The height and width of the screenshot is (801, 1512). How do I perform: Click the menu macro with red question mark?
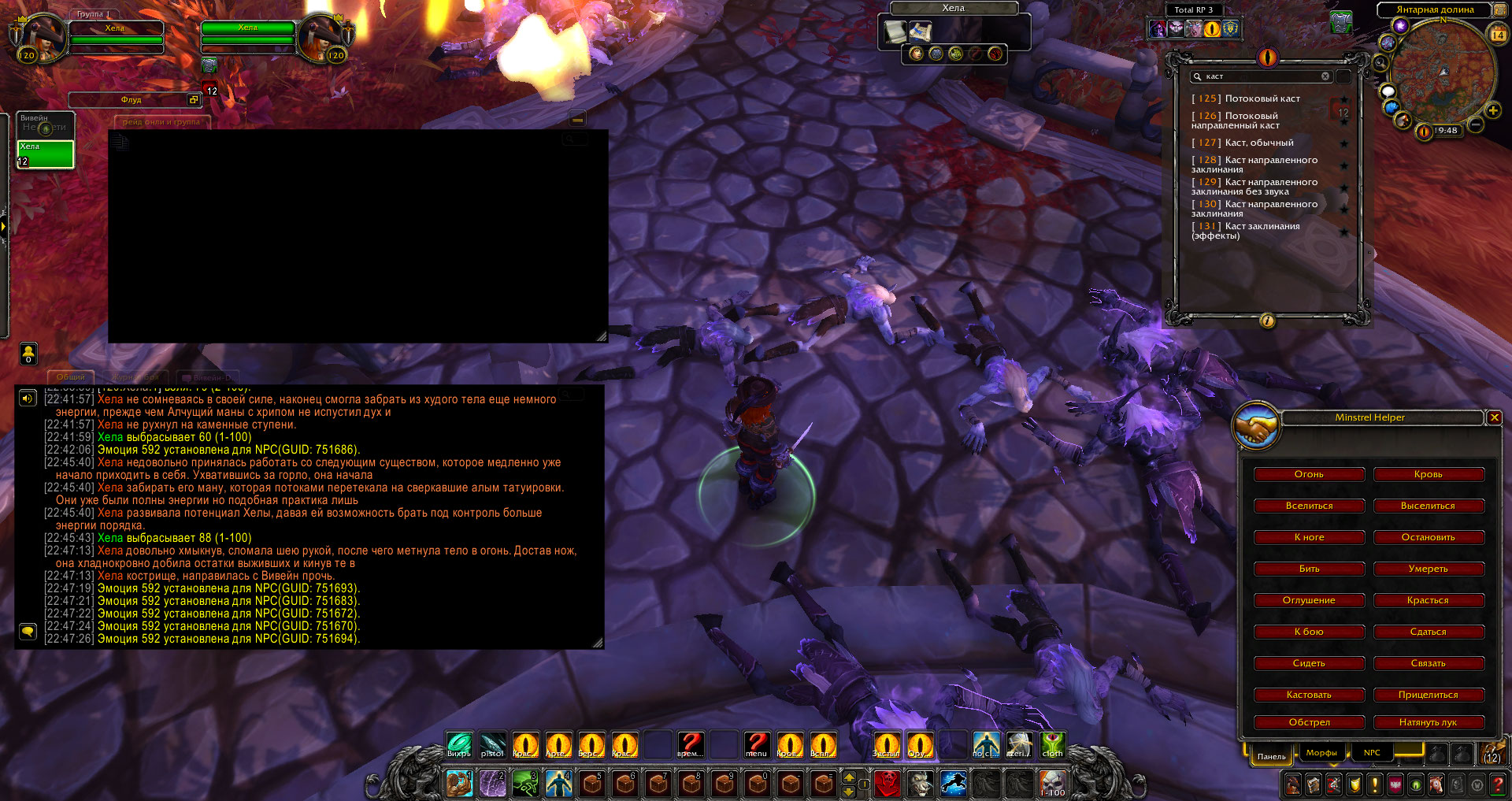(756, 744)
